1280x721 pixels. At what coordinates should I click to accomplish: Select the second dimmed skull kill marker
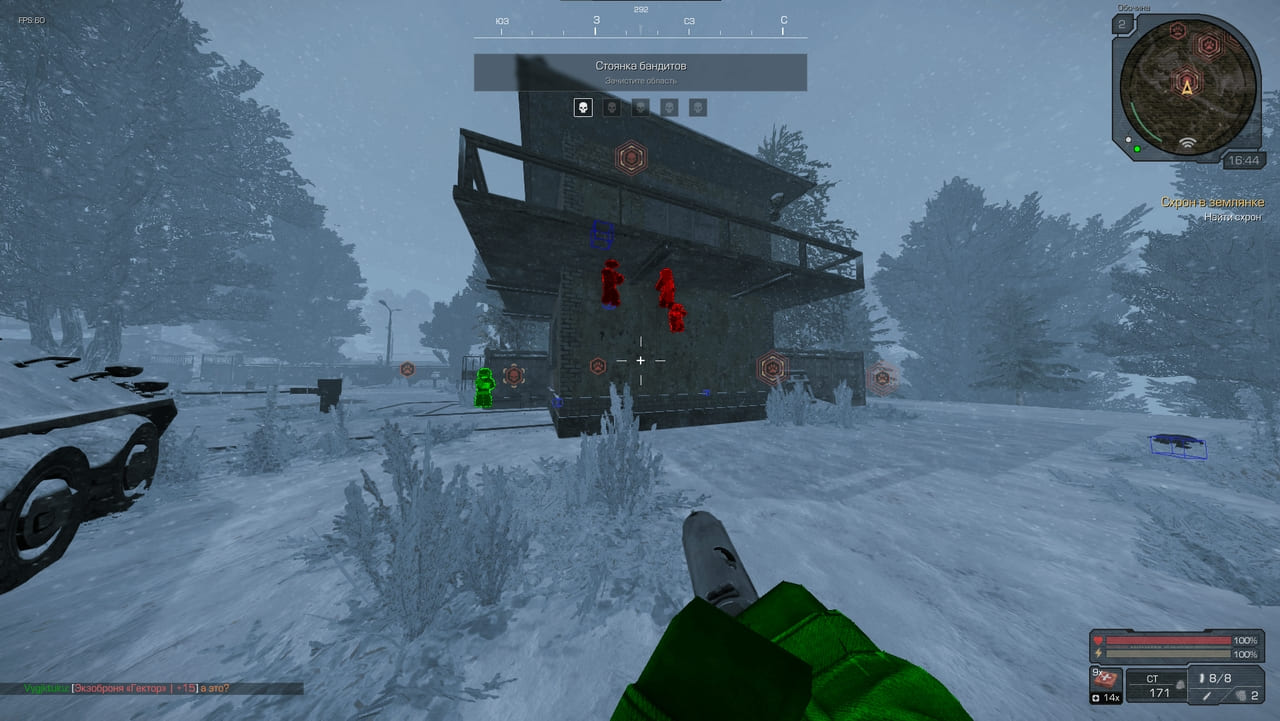pos(612,107)
